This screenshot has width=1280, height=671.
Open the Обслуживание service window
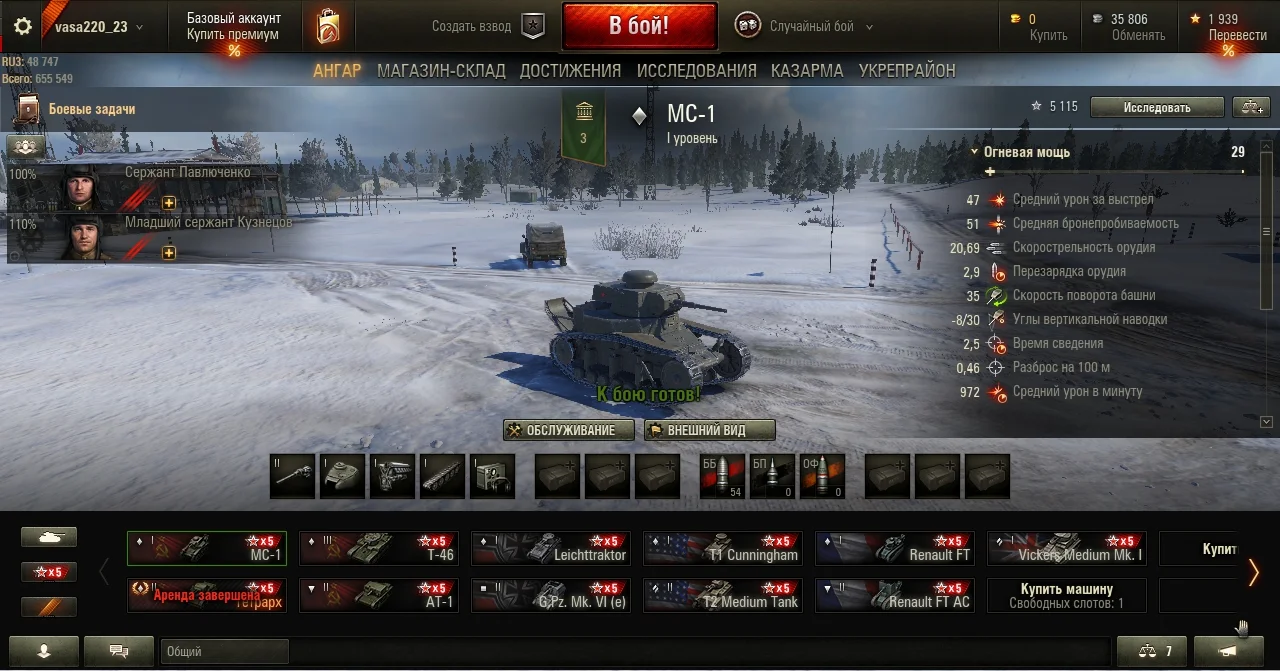click(x=569, y=430)
